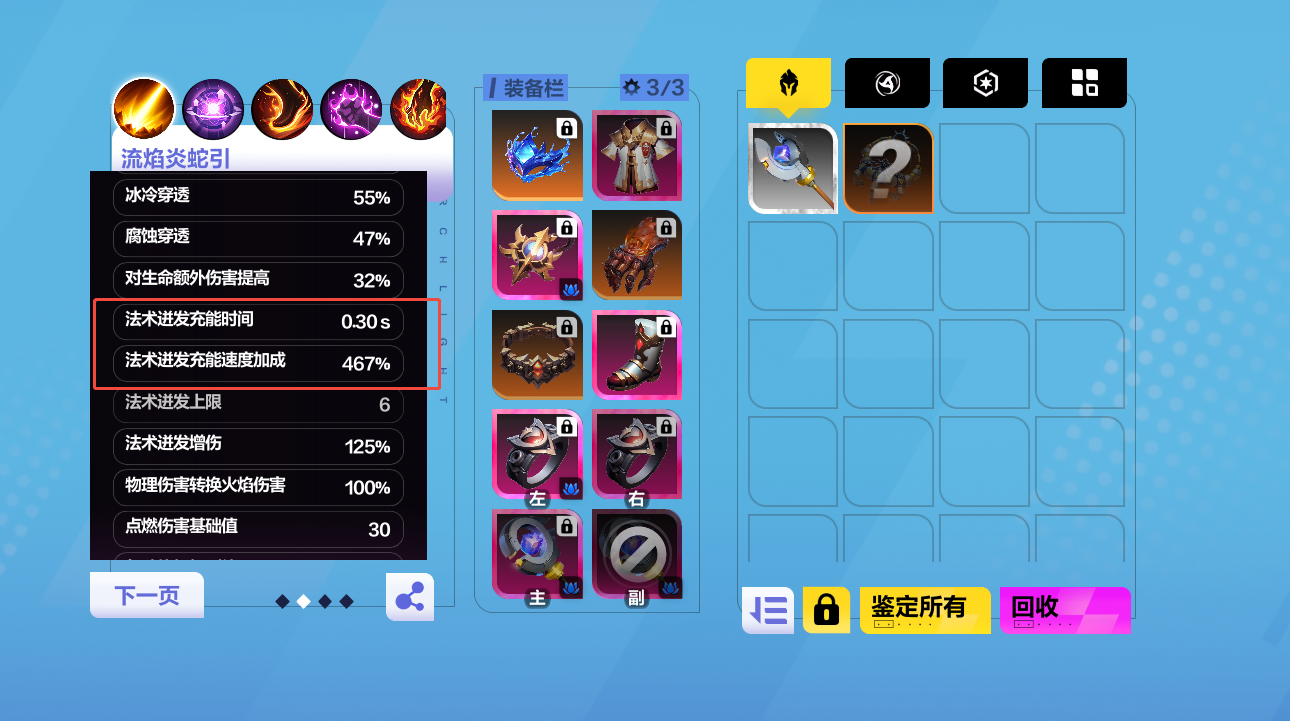This screenshot has height=721, width=1290.
Task: Click the hexagonal star emblem icon
Action: (x=985, y=82)
